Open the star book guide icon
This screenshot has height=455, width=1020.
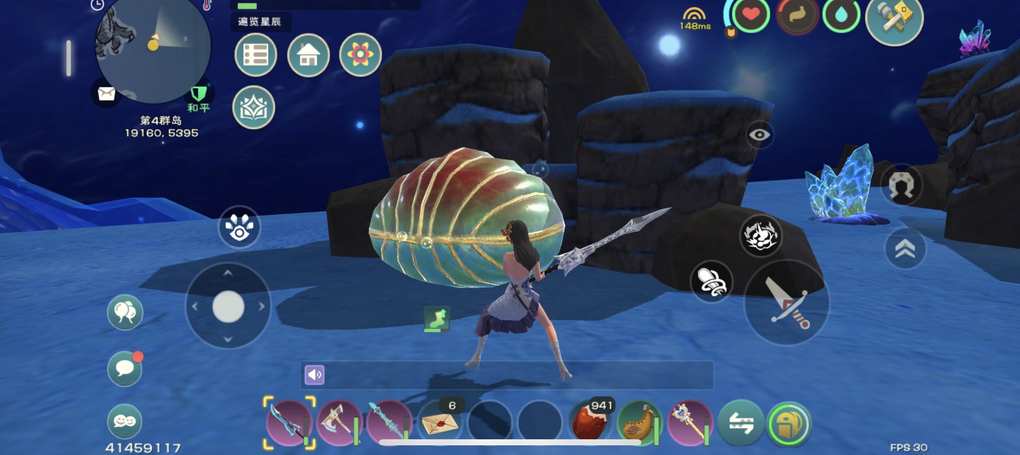click(253, 107)
